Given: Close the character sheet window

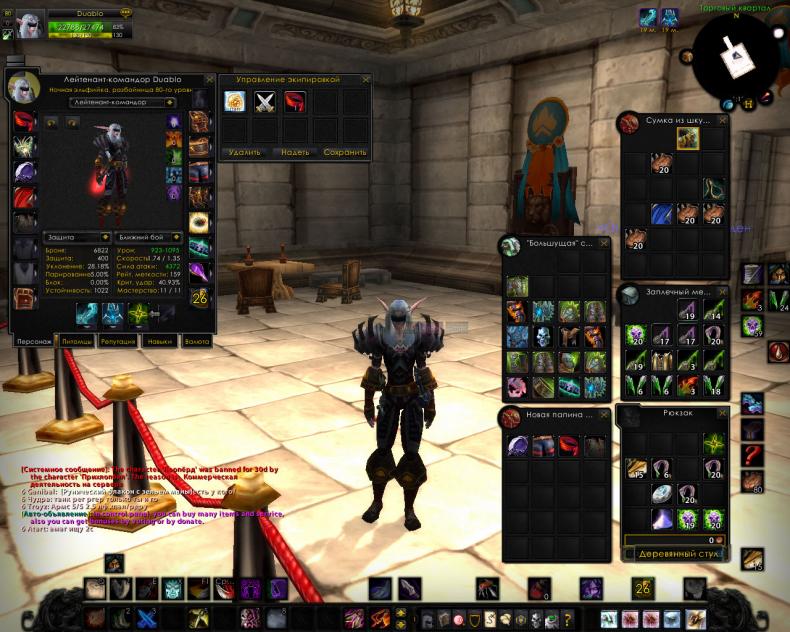Looking at the screenshot, I should pyautogui.click(x=210, y=78).
